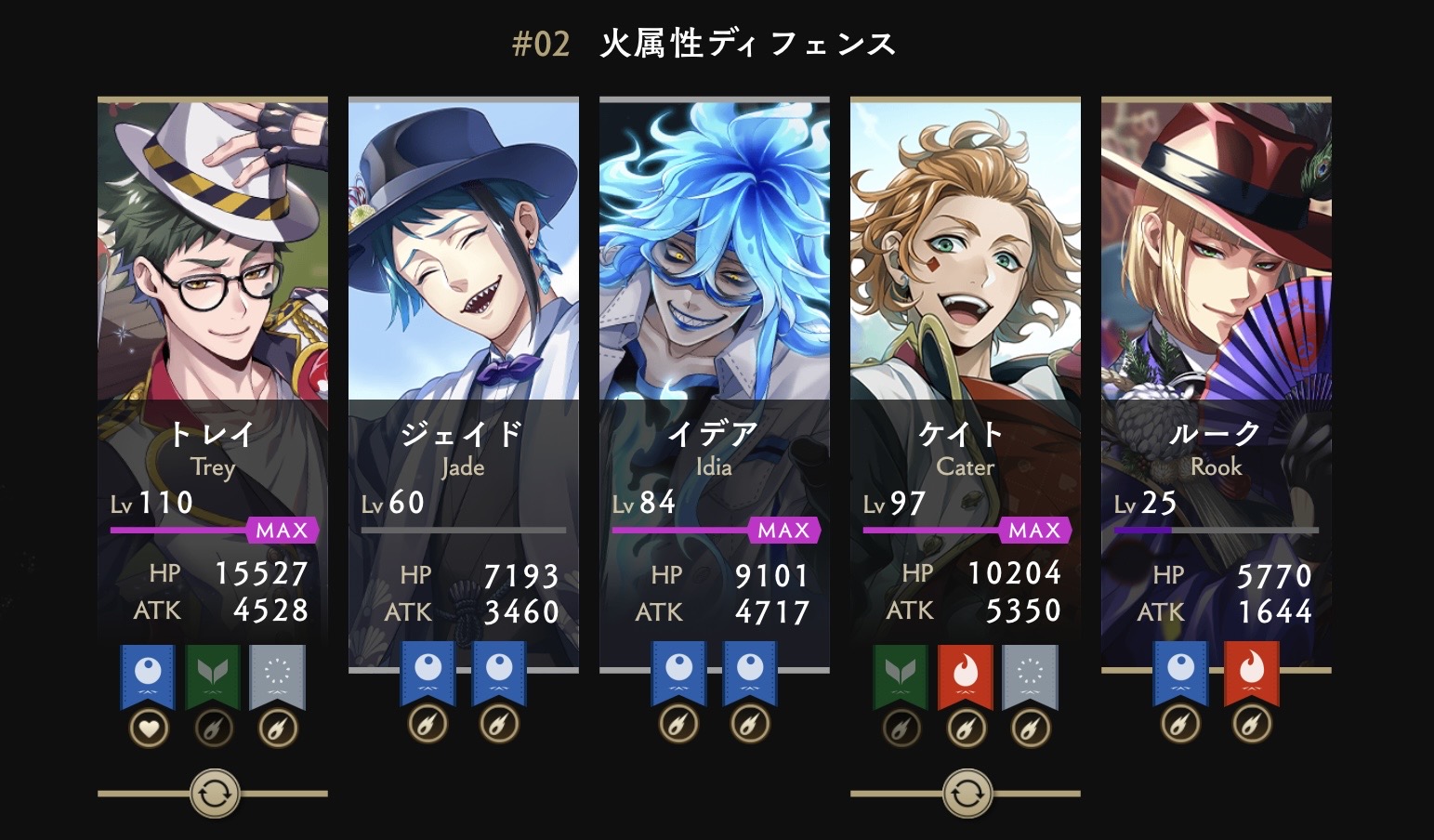This screenshot has height=840, width=1434.
Task: Click Trey's heart heal skill icon
Action: (x=149, y=728)
